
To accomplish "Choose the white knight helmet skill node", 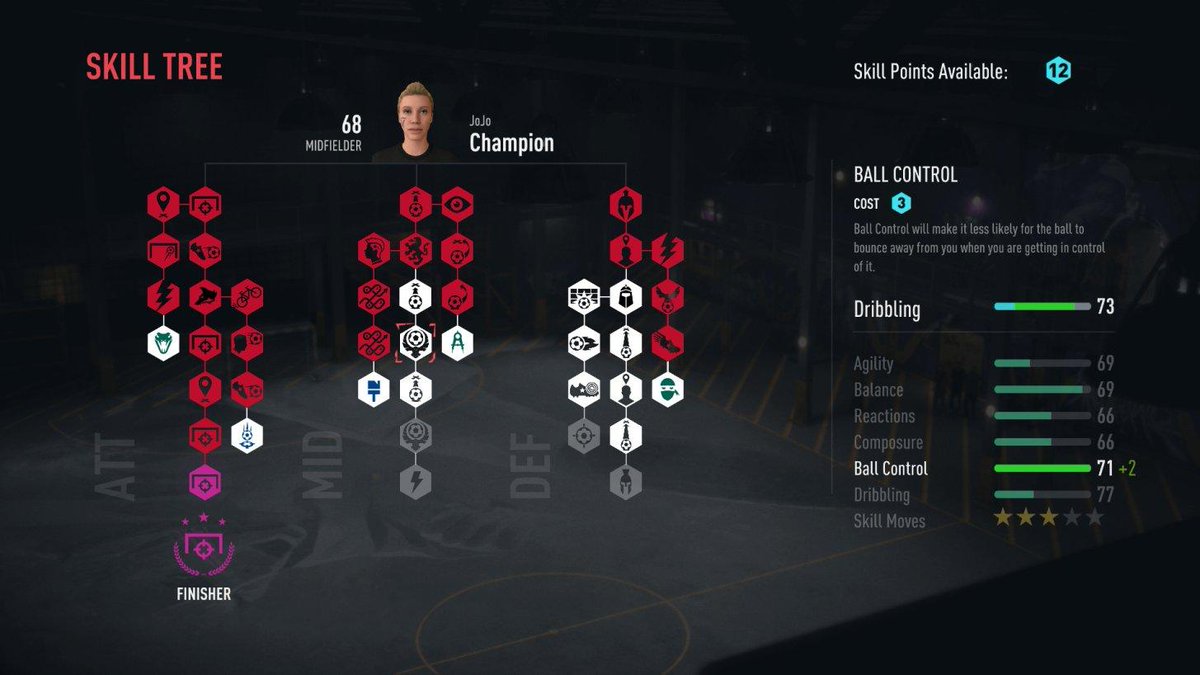I will (x=624, y=296).
